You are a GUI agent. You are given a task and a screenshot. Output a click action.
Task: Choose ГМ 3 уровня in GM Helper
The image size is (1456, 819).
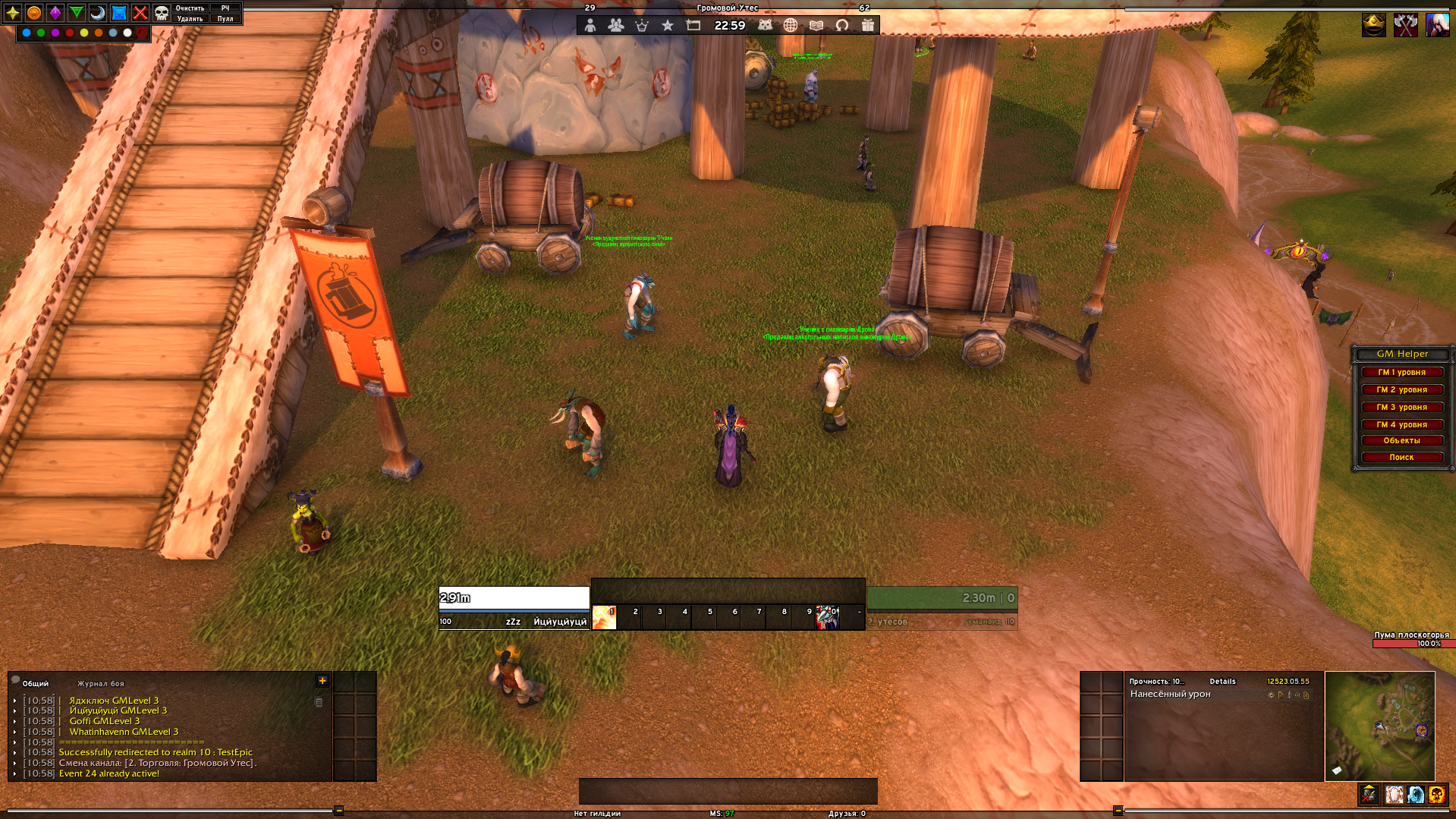click(x=1401, y=408)
